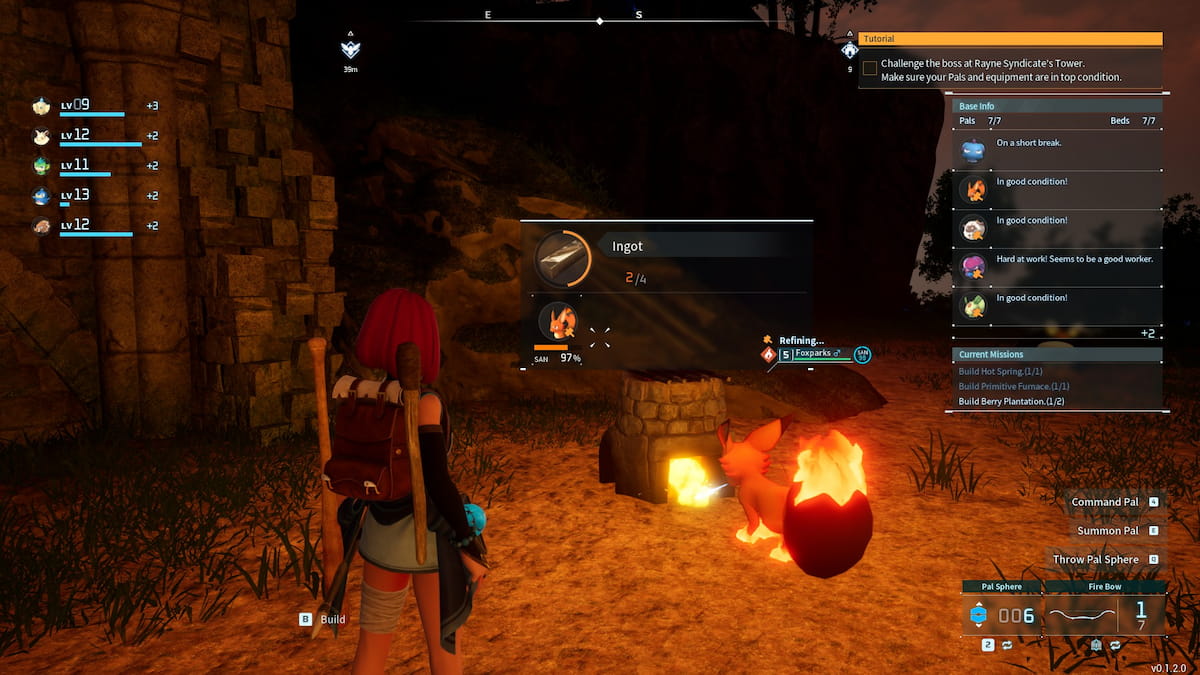This screenshot has height=675, width=1200.
Task: Expand the +2 additional base Pals
Action: coord(1148,333)
